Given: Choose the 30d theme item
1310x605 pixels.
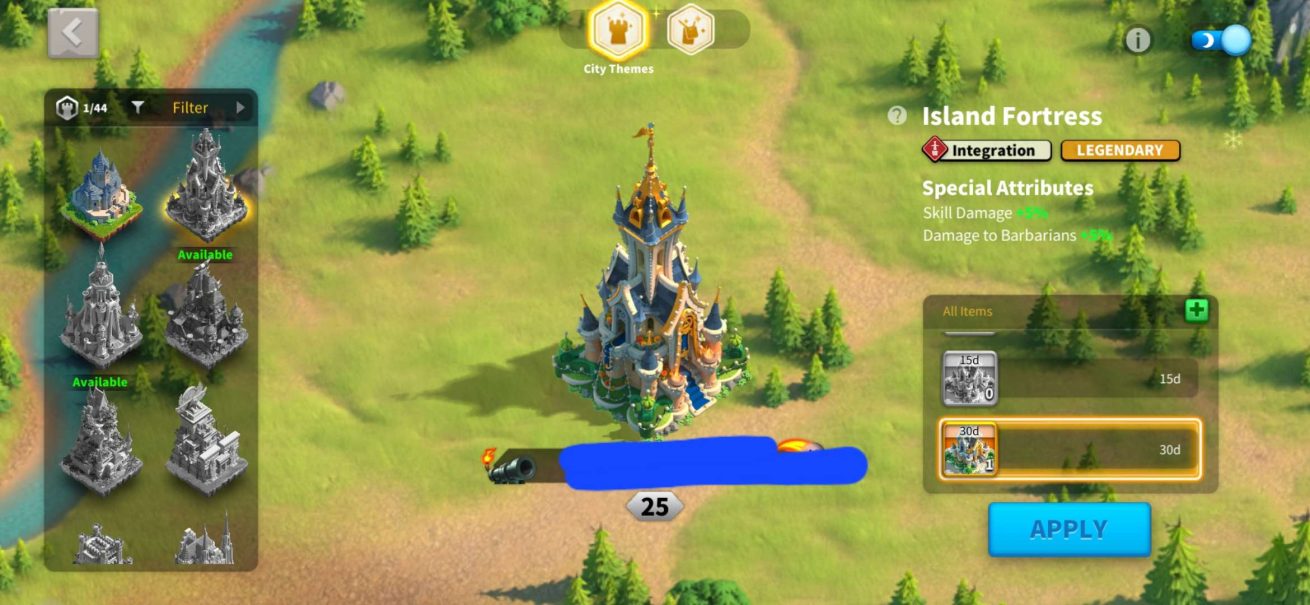Looking at the screenshot, I should click(x=1070, y=450).
